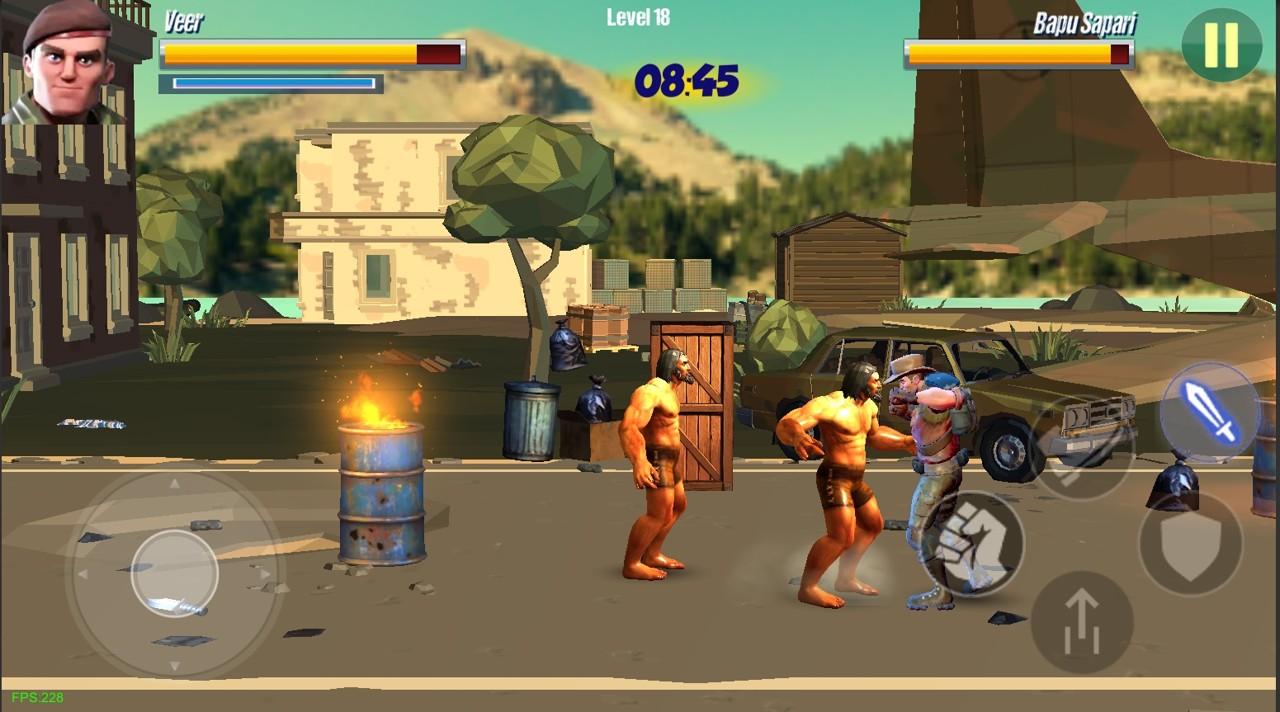The image size is (1280, 712).
Task: Pause the game with the green pause button
Action: 1221,45
